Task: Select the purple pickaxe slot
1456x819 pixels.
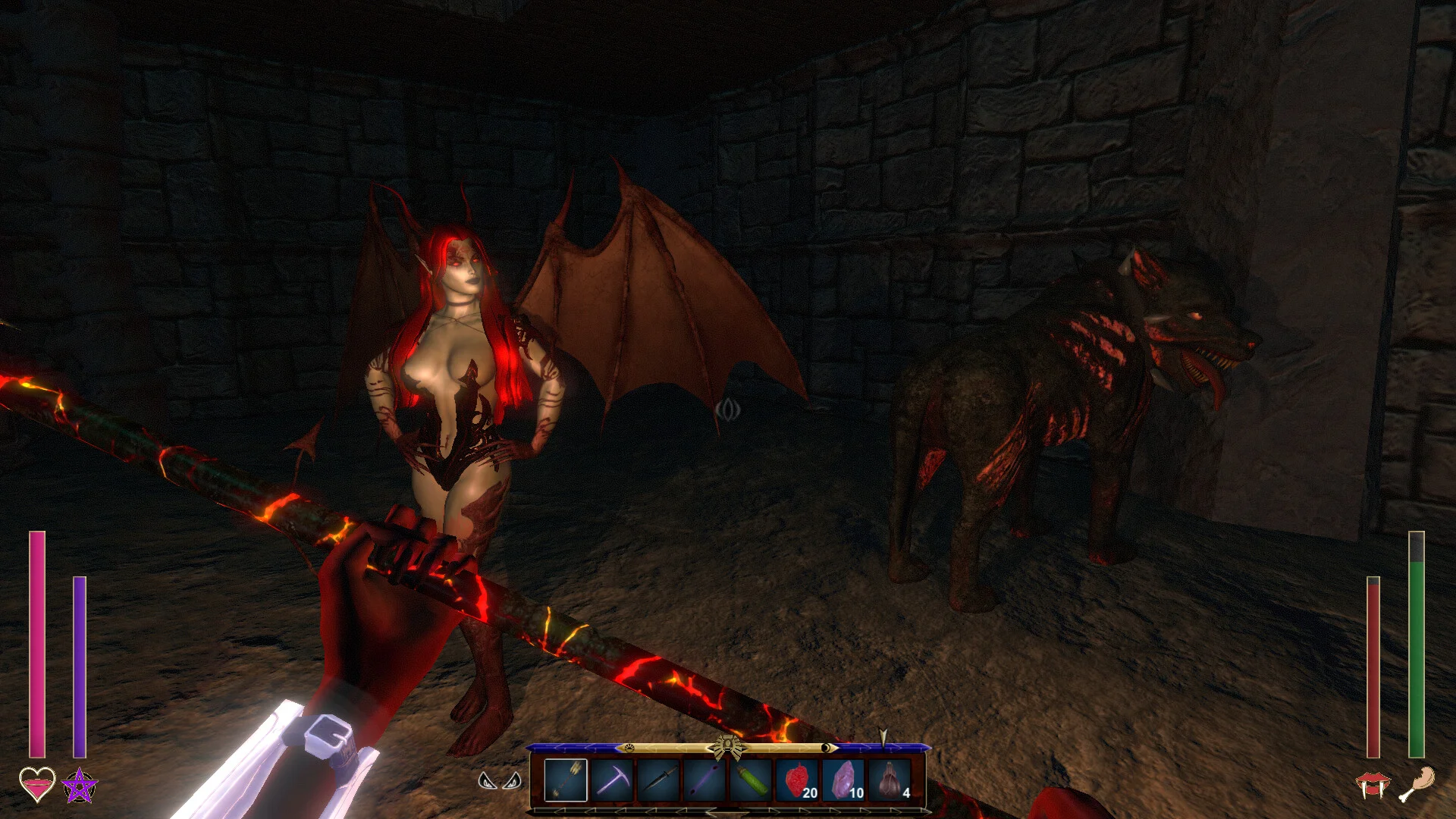Action: [612, 780]
